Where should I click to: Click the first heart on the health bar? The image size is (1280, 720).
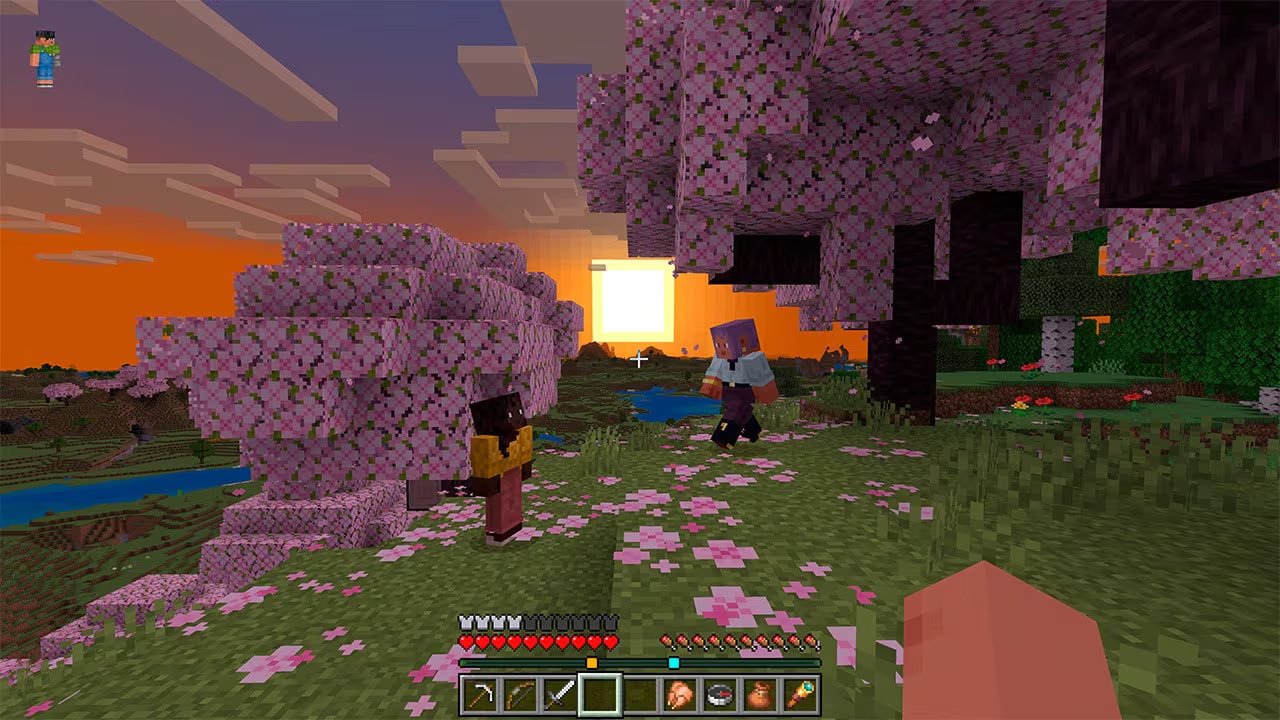[x=466, y=640]
